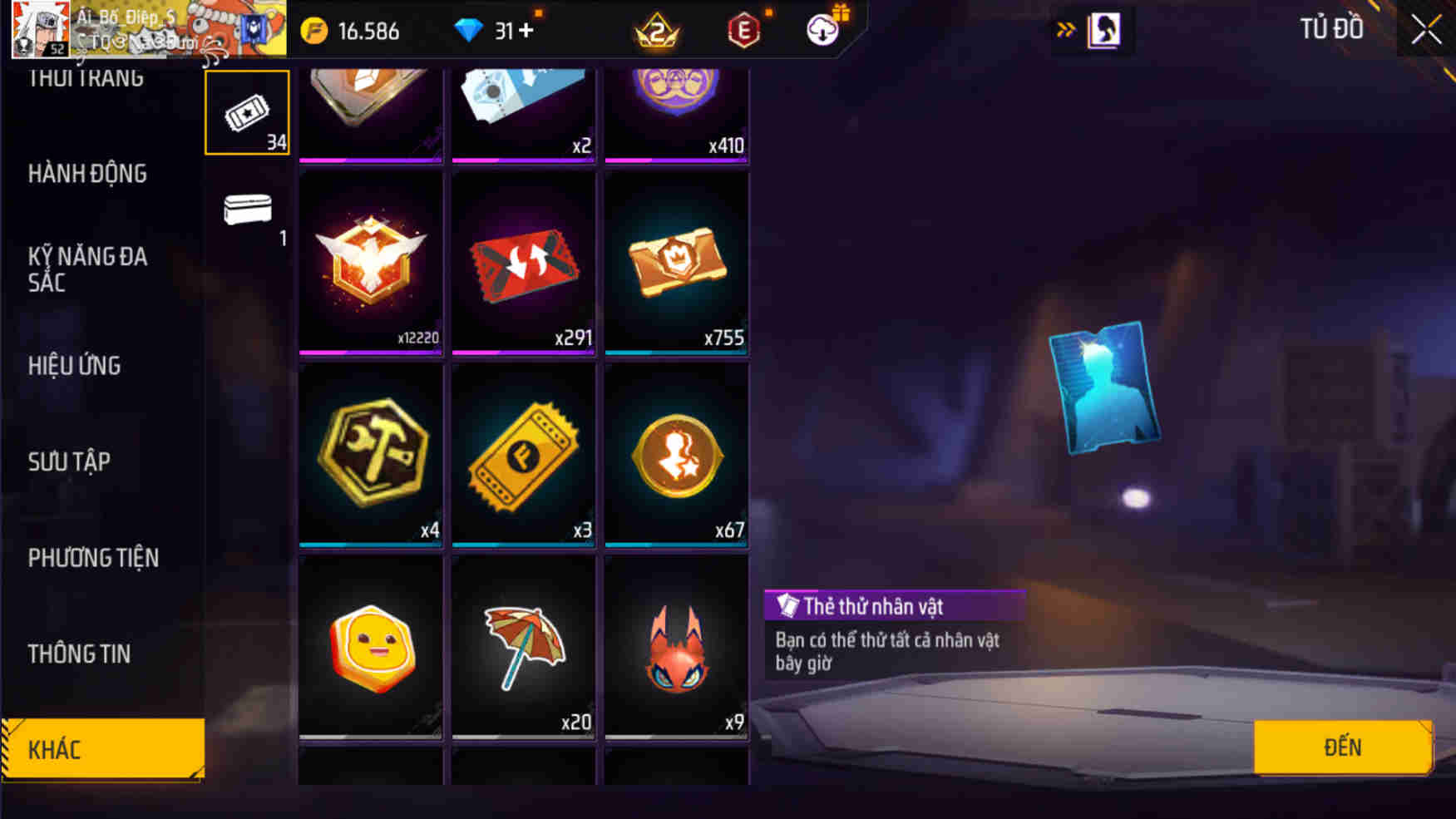The width and height of the screenshot is (1456, 819).
Task: Click the player avatar in top left
Action: pyautogui.click(x=40, y=27)
